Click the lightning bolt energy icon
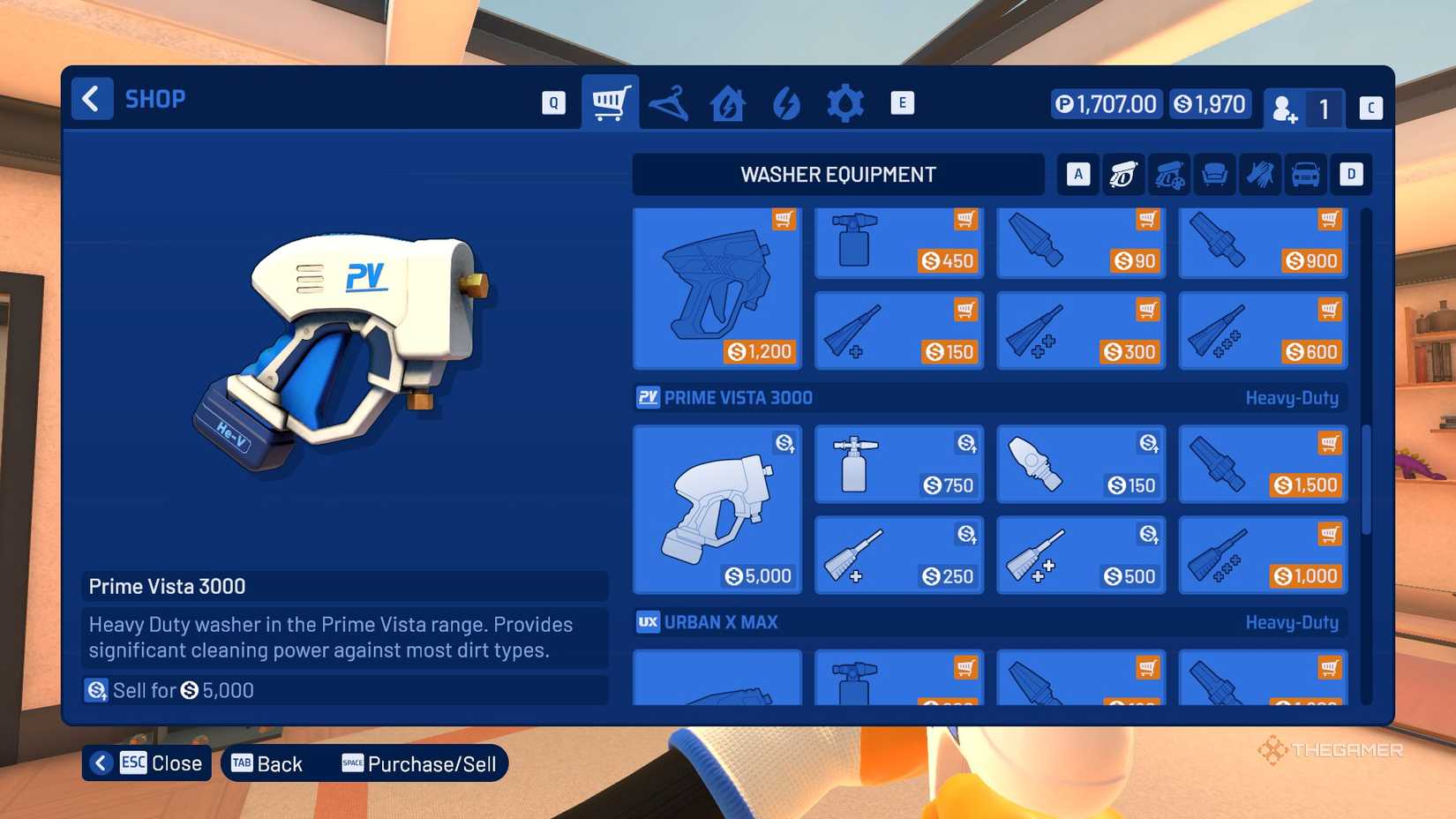This screenshot has height=819, width=1456. coord(786,101)
